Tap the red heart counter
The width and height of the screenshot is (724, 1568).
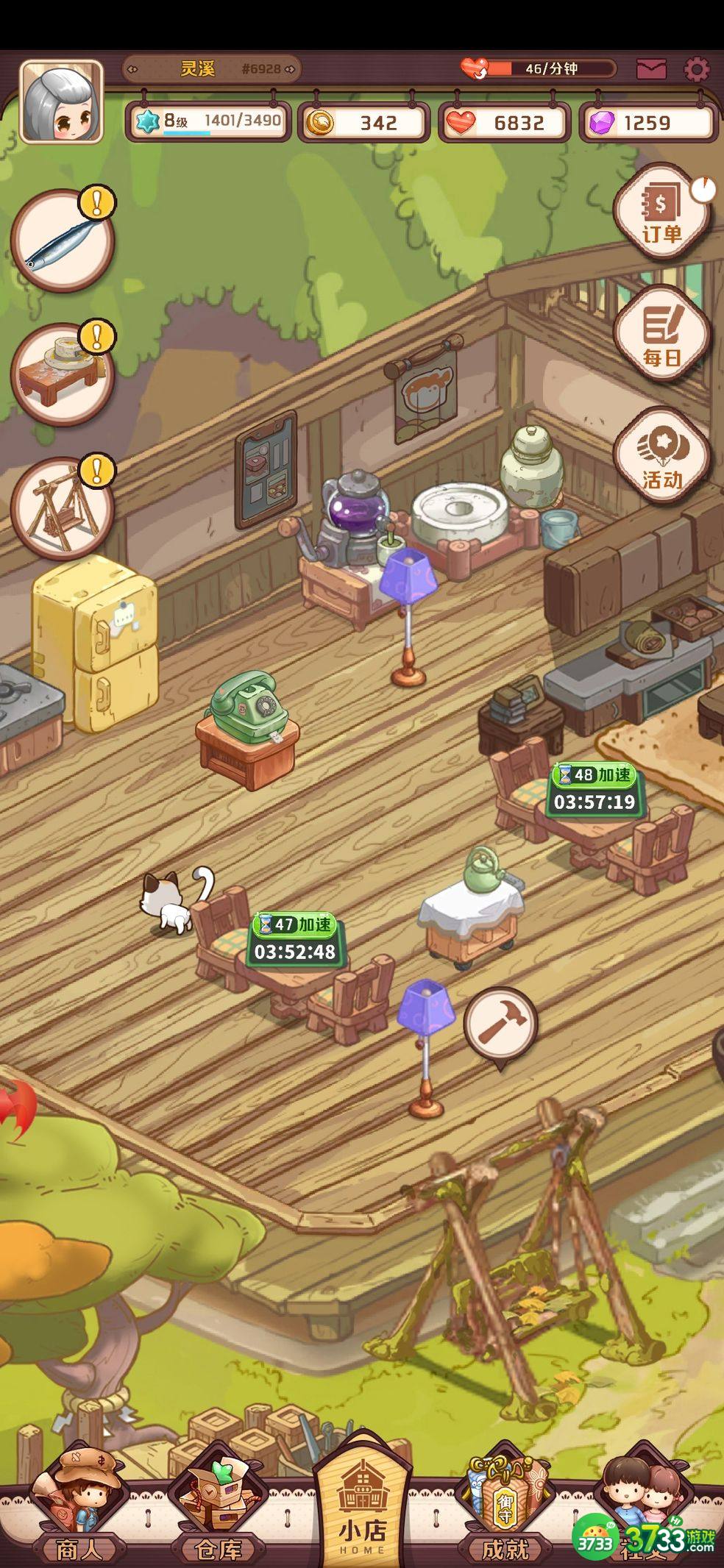click(505, 123)
